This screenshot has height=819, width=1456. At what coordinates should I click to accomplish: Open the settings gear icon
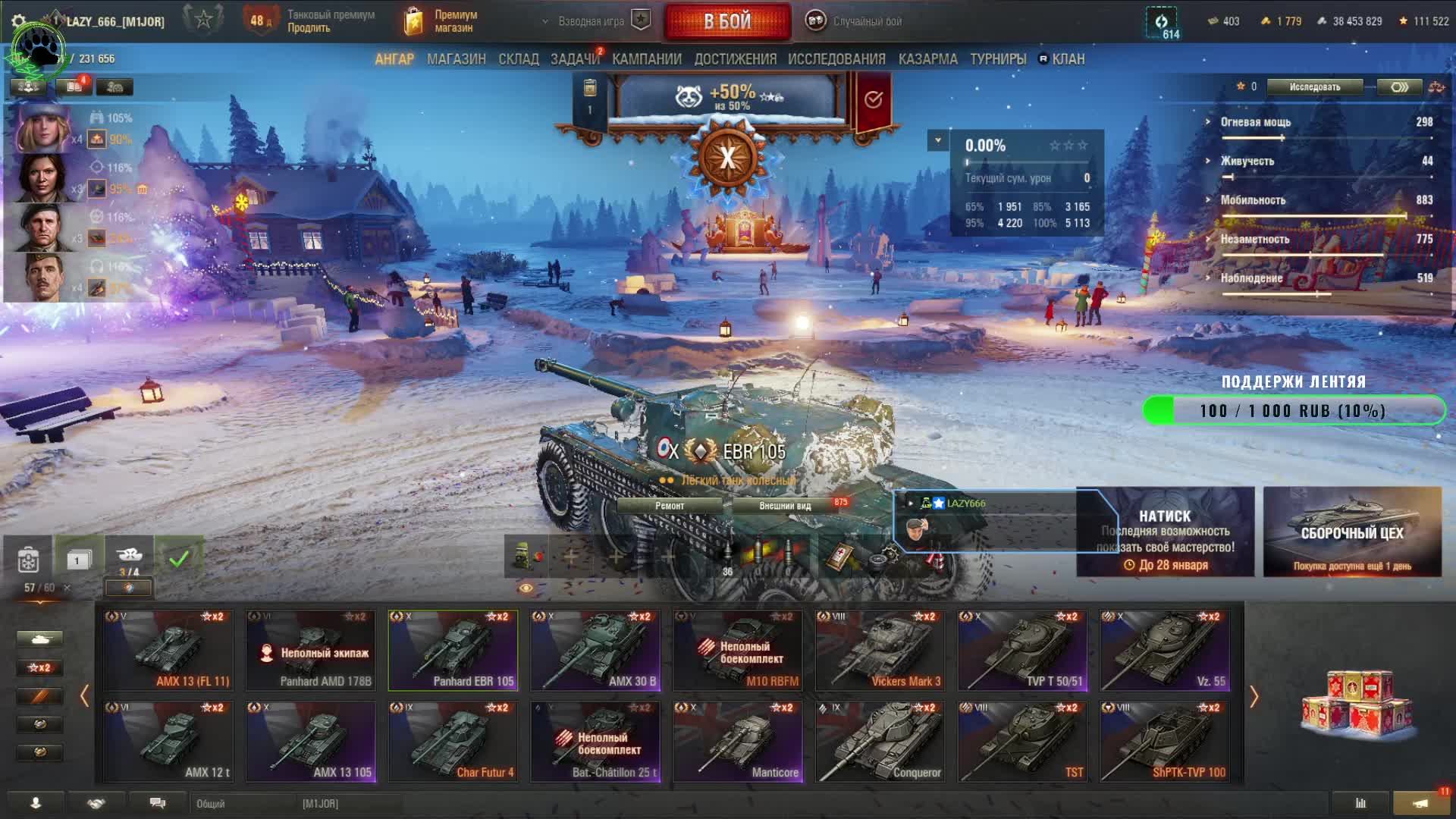19,21
